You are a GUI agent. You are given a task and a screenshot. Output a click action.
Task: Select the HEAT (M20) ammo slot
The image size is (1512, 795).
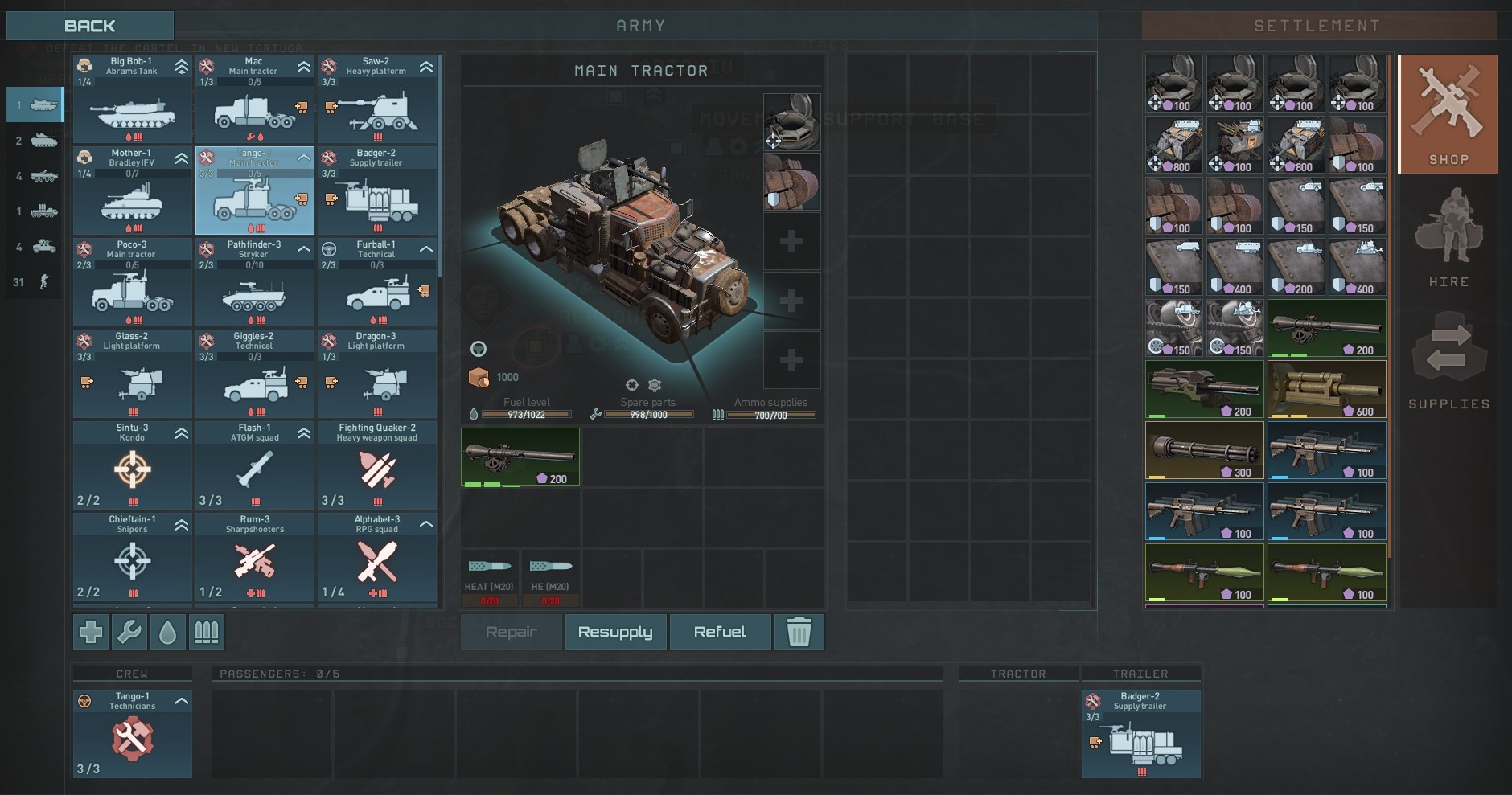click(x=489, y=579)
